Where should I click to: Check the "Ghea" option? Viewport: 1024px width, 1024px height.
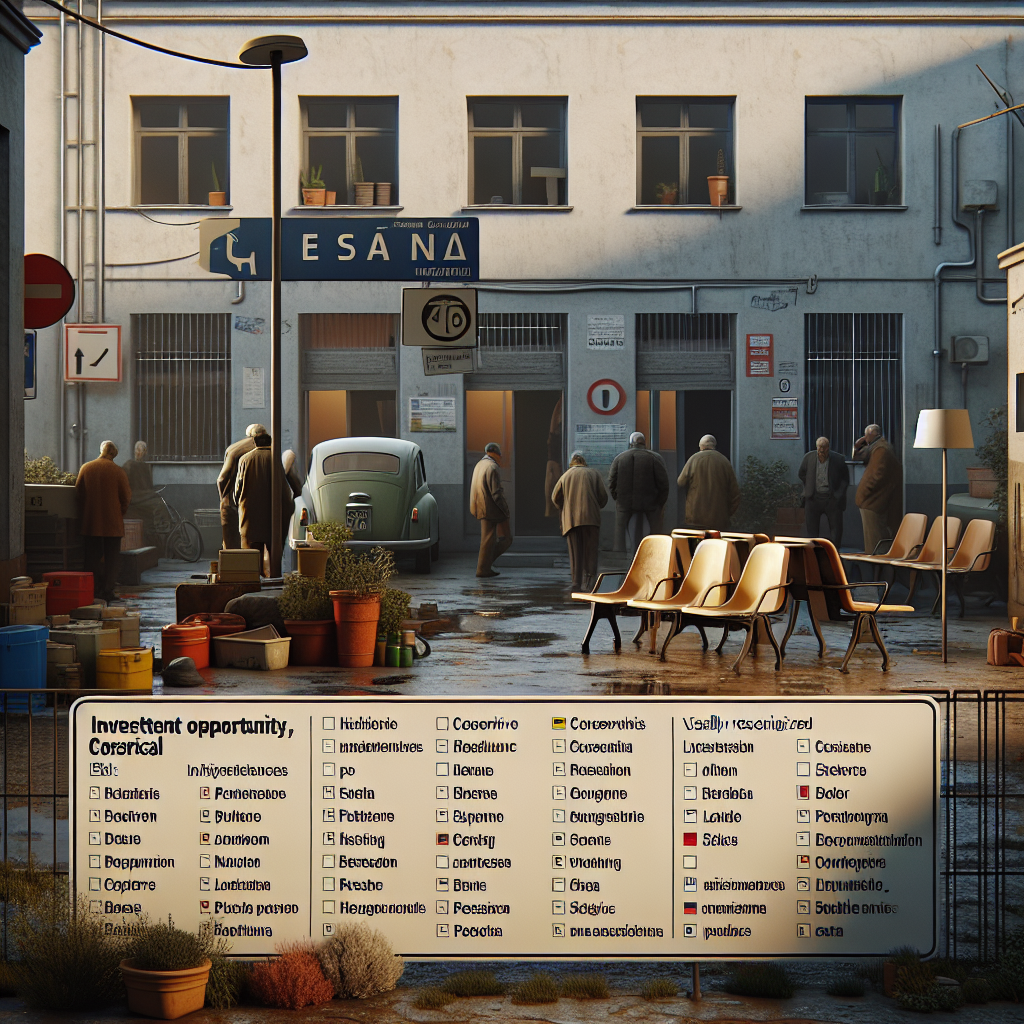click(560, 885)
